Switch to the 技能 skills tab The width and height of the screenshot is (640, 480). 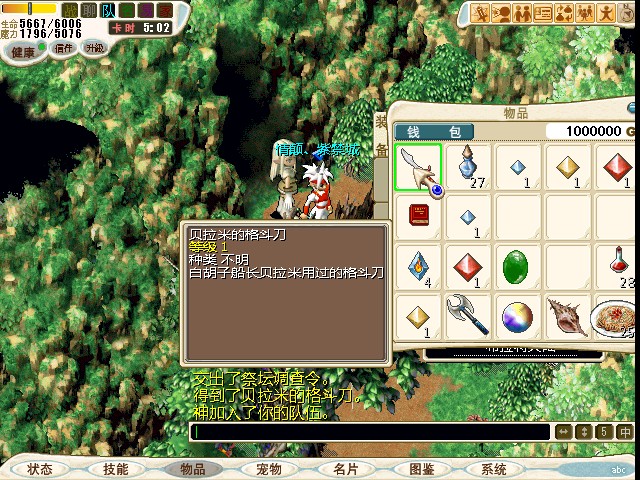[x=115, y=469]
